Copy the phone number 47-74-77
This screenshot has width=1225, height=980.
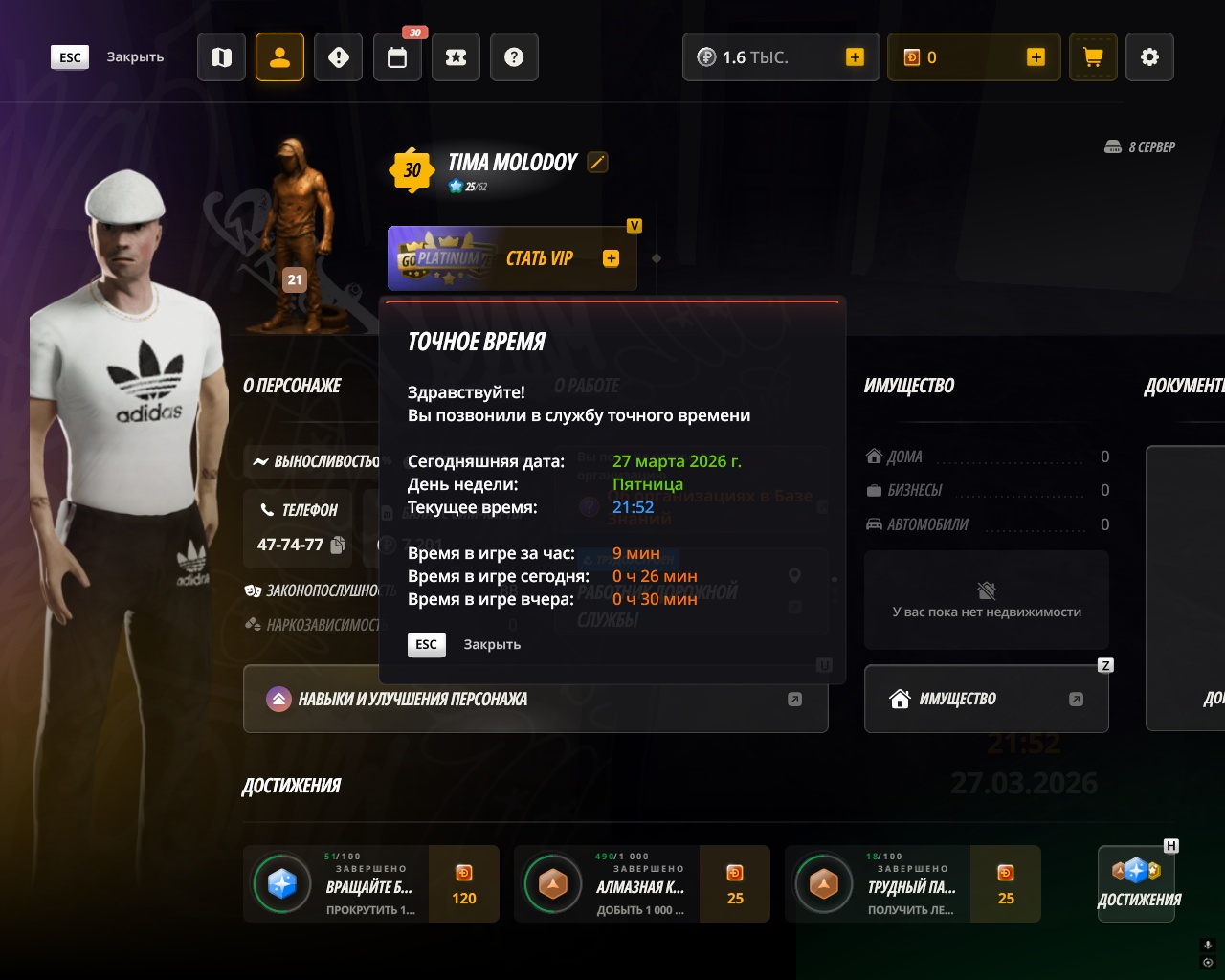tap(338, 545)
